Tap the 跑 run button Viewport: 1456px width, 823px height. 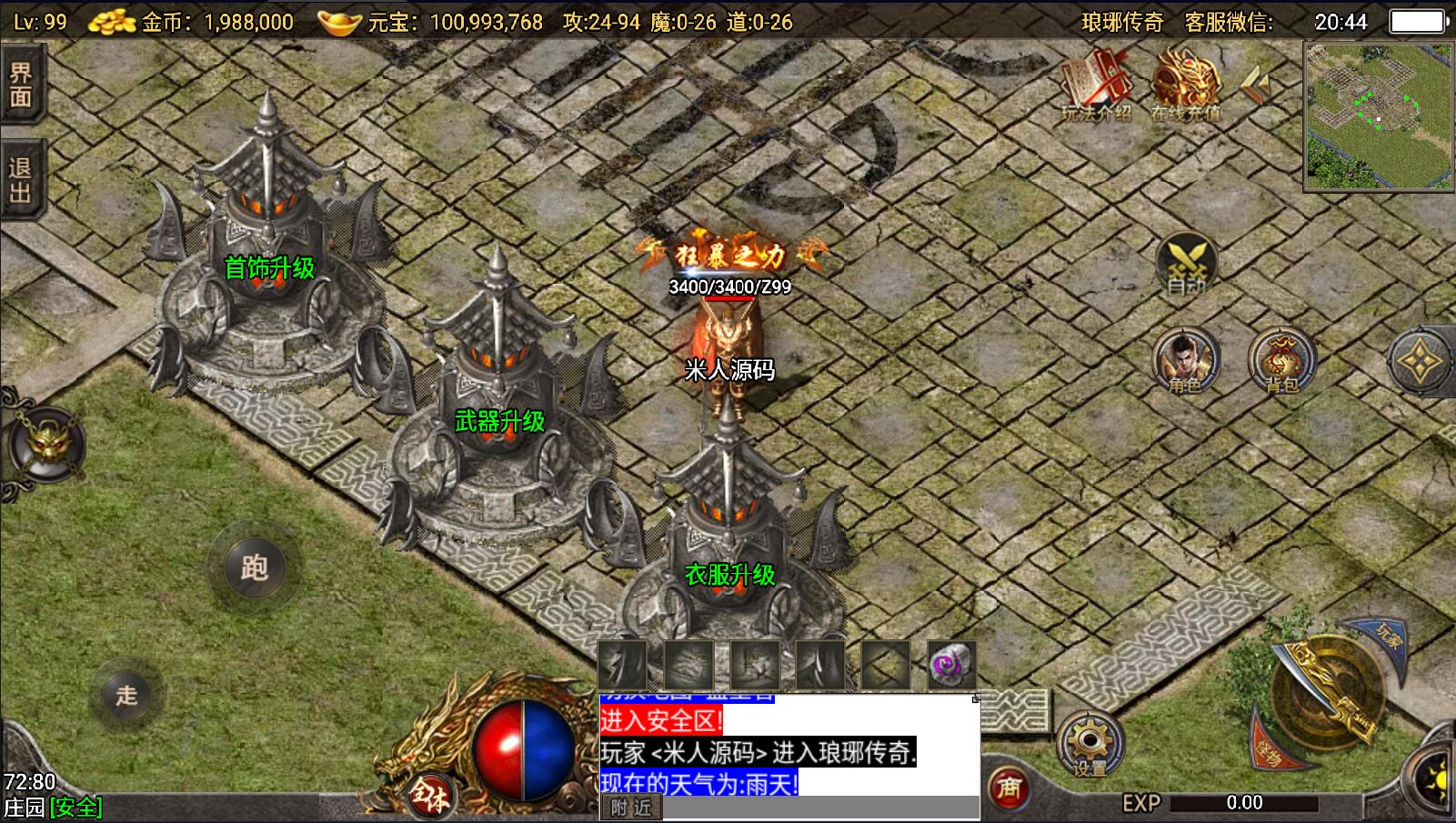(254, 568)
